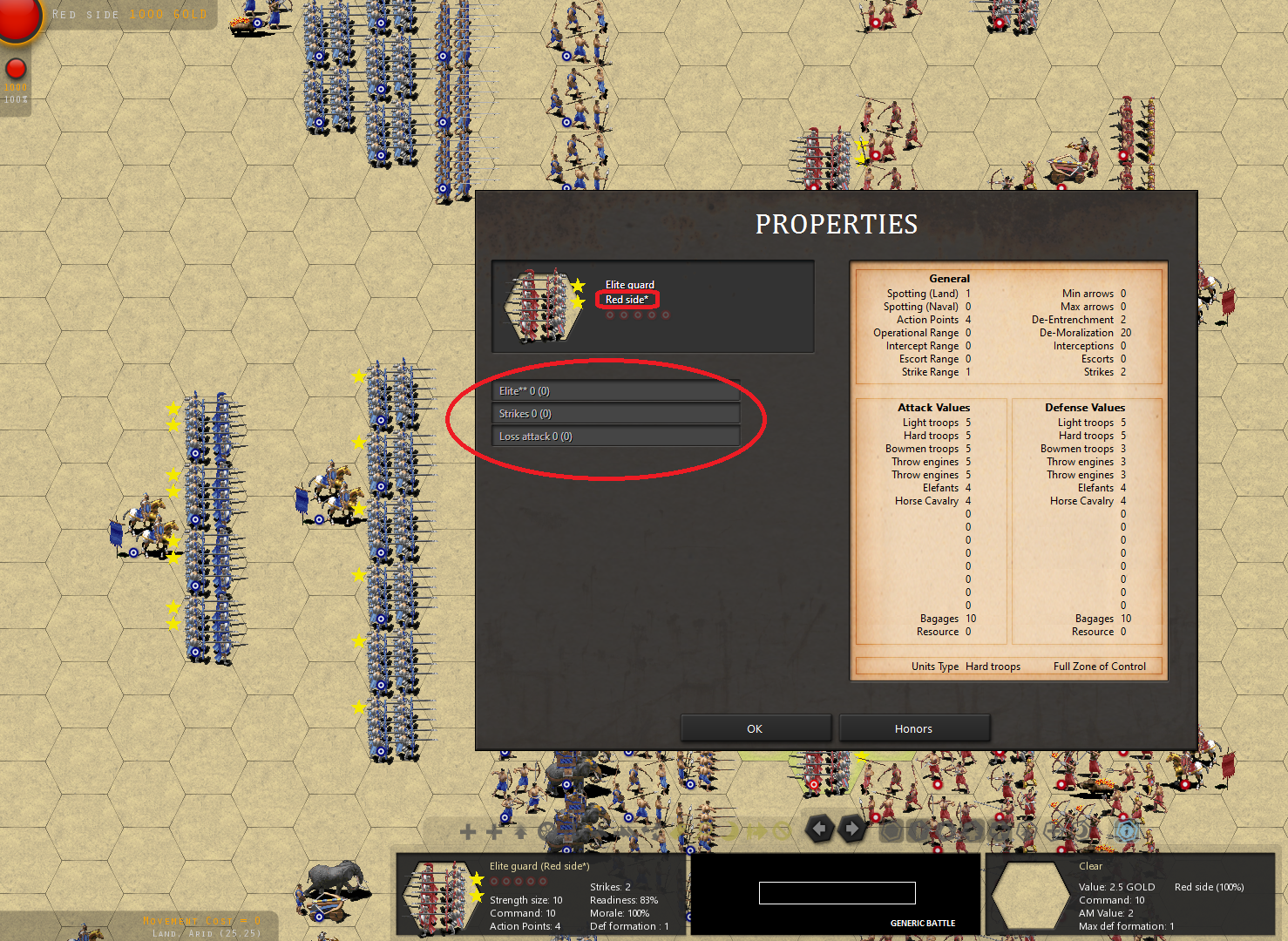Click the GENERIC BATTLE progress bar field
The height and width of the screenshot is (941, 1288).
tap(836, 892)
